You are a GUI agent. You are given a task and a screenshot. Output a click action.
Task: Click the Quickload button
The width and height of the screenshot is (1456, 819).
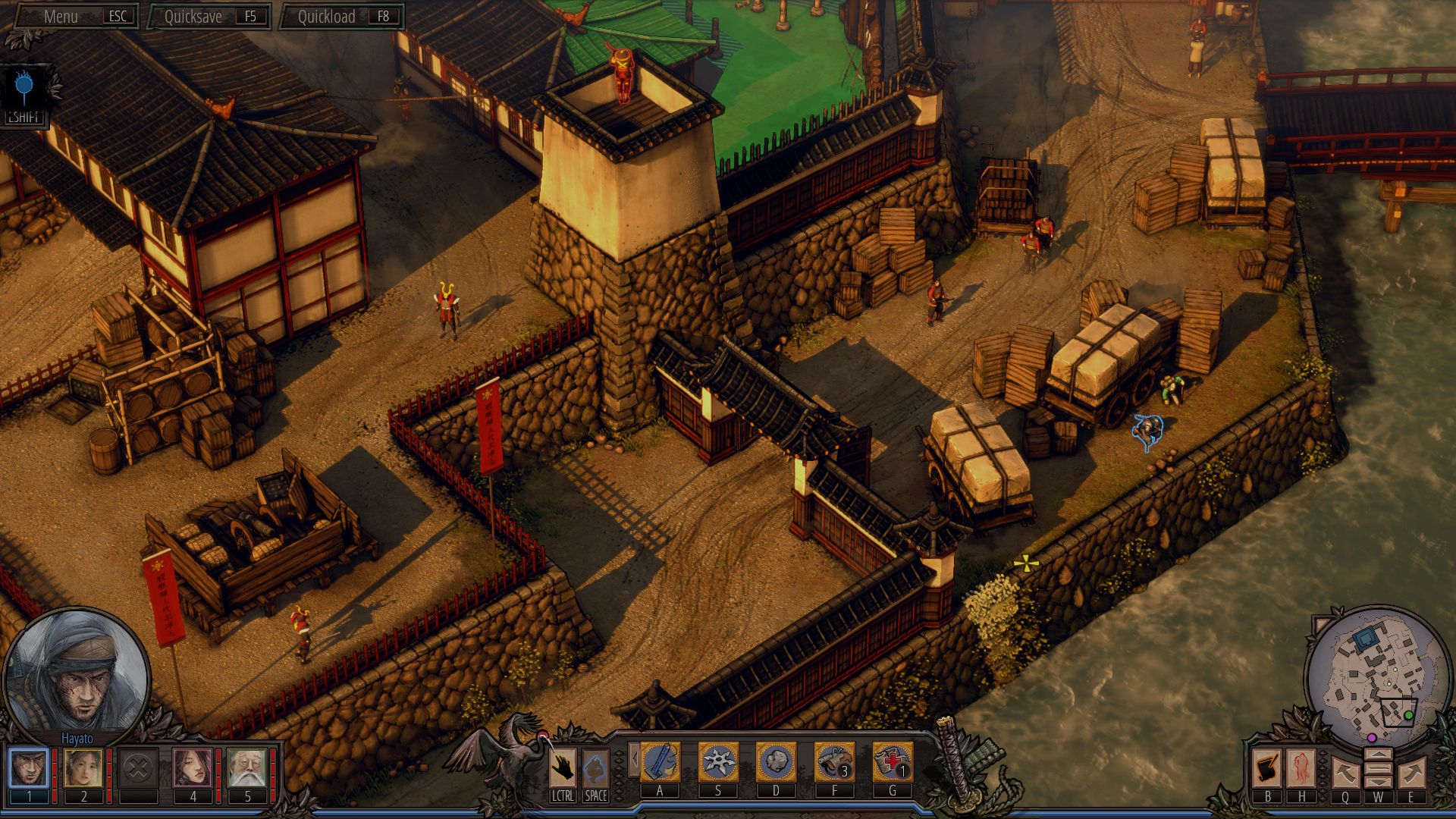coord(341,17)
